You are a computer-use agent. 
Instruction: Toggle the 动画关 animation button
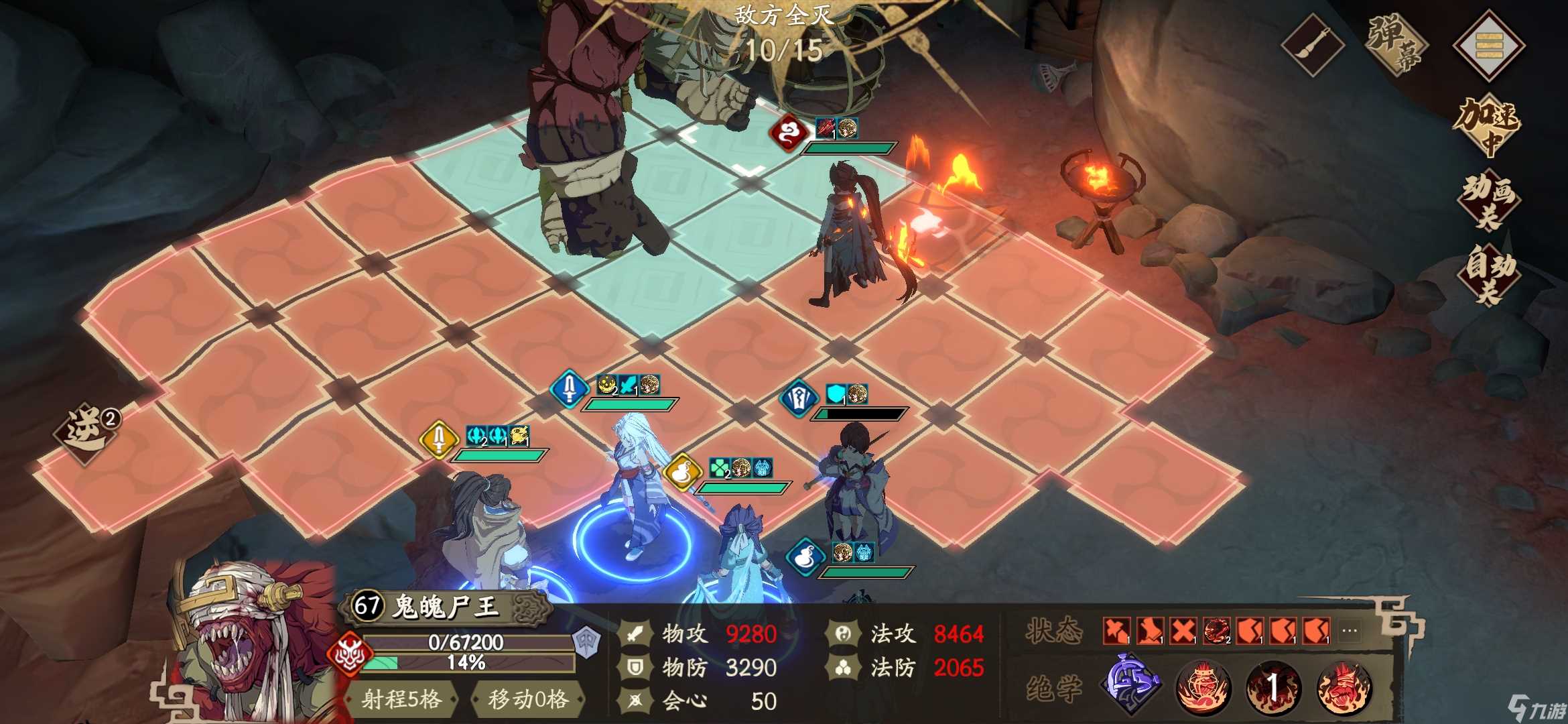click(x=1488, y=200)
